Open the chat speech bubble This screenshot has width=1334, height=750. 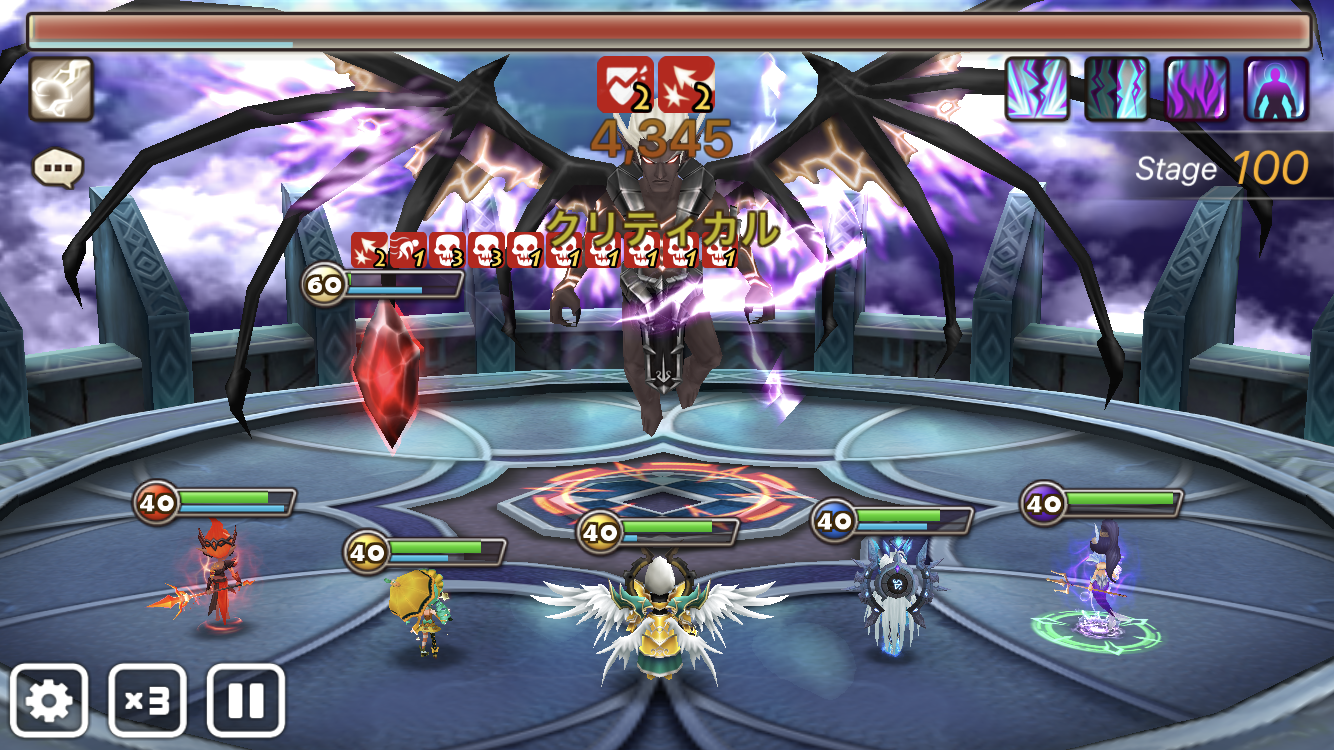click(x=57, y=167)
